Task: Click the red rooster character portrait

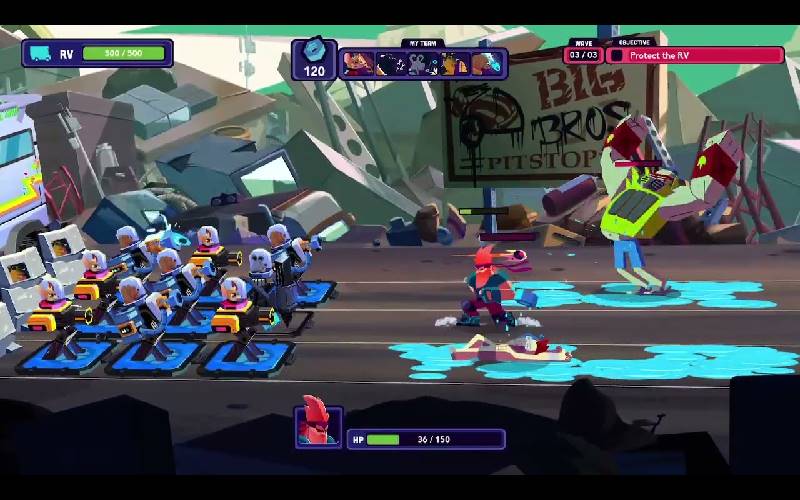Action: [319, 427]
